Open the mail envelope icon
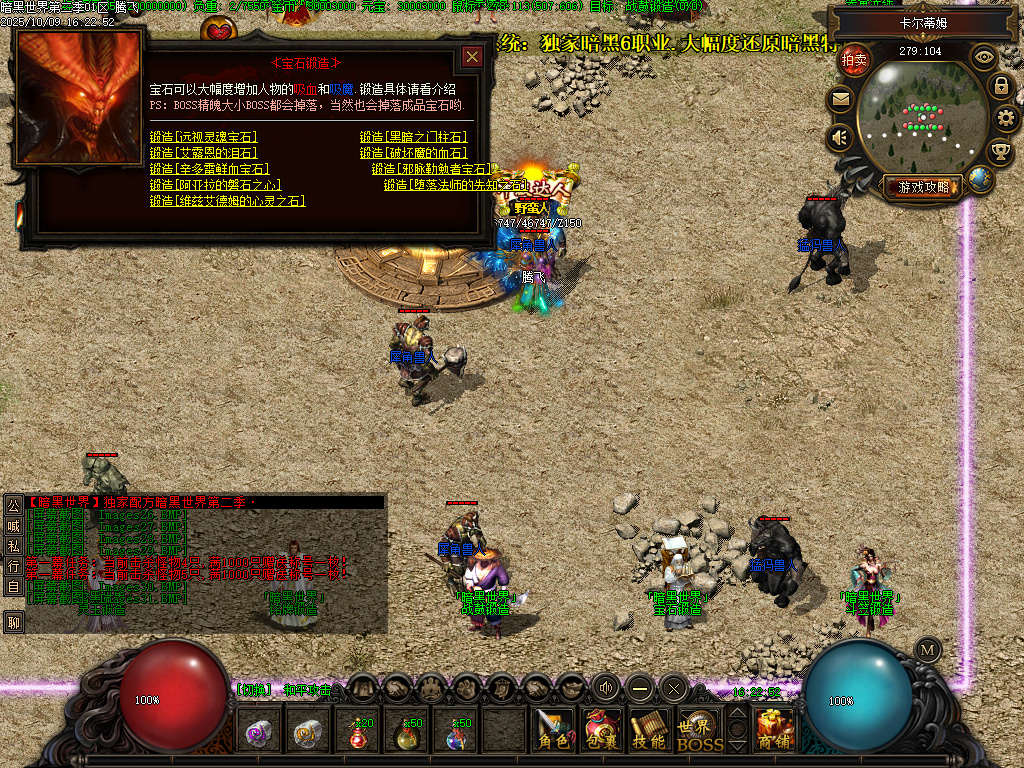This screenshot has width=1024, height=768. pos(839,99)
